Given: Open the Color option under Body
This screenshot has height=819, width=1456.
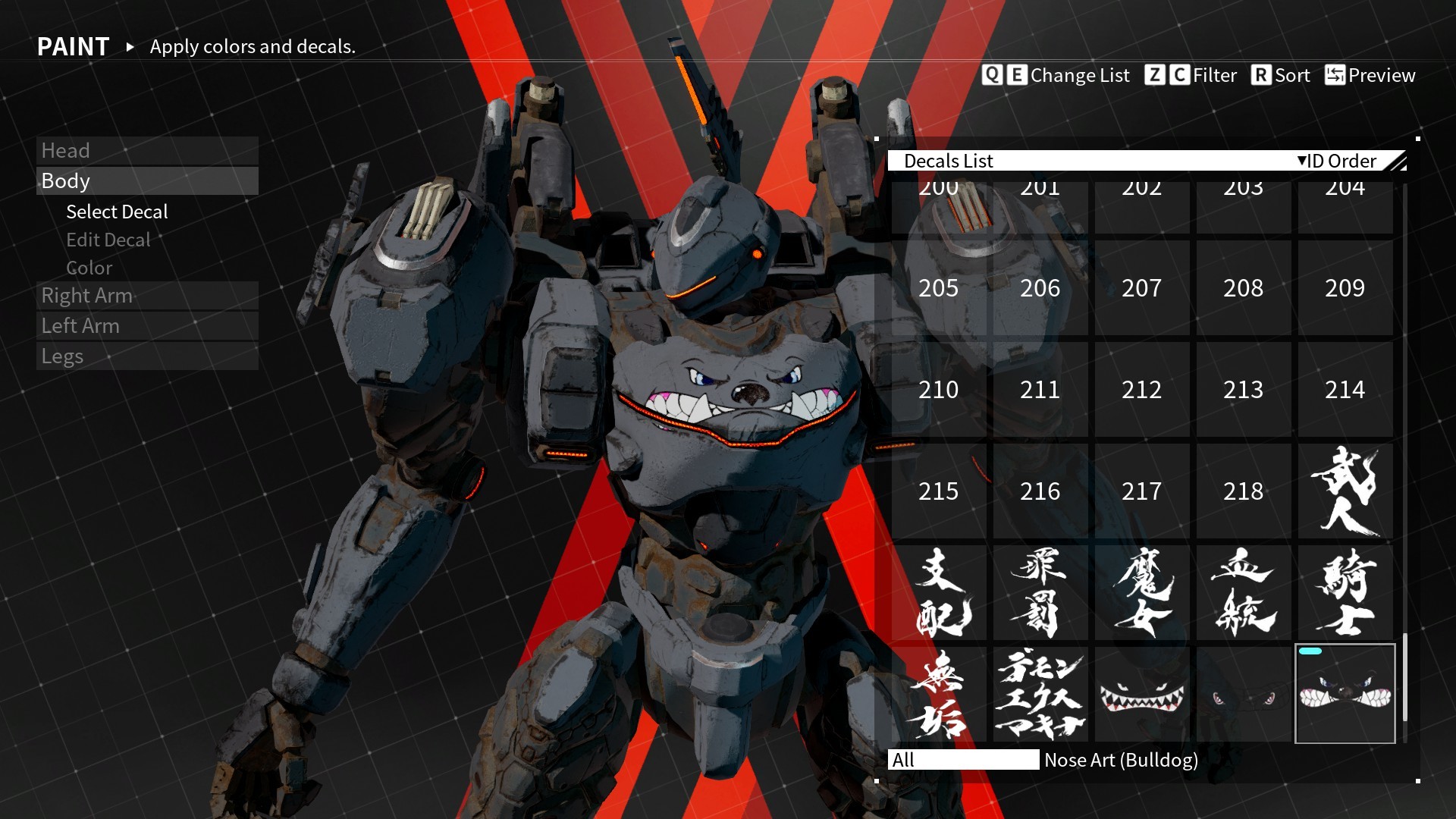Looking at the screenshot, I should (x=89, y=268).
